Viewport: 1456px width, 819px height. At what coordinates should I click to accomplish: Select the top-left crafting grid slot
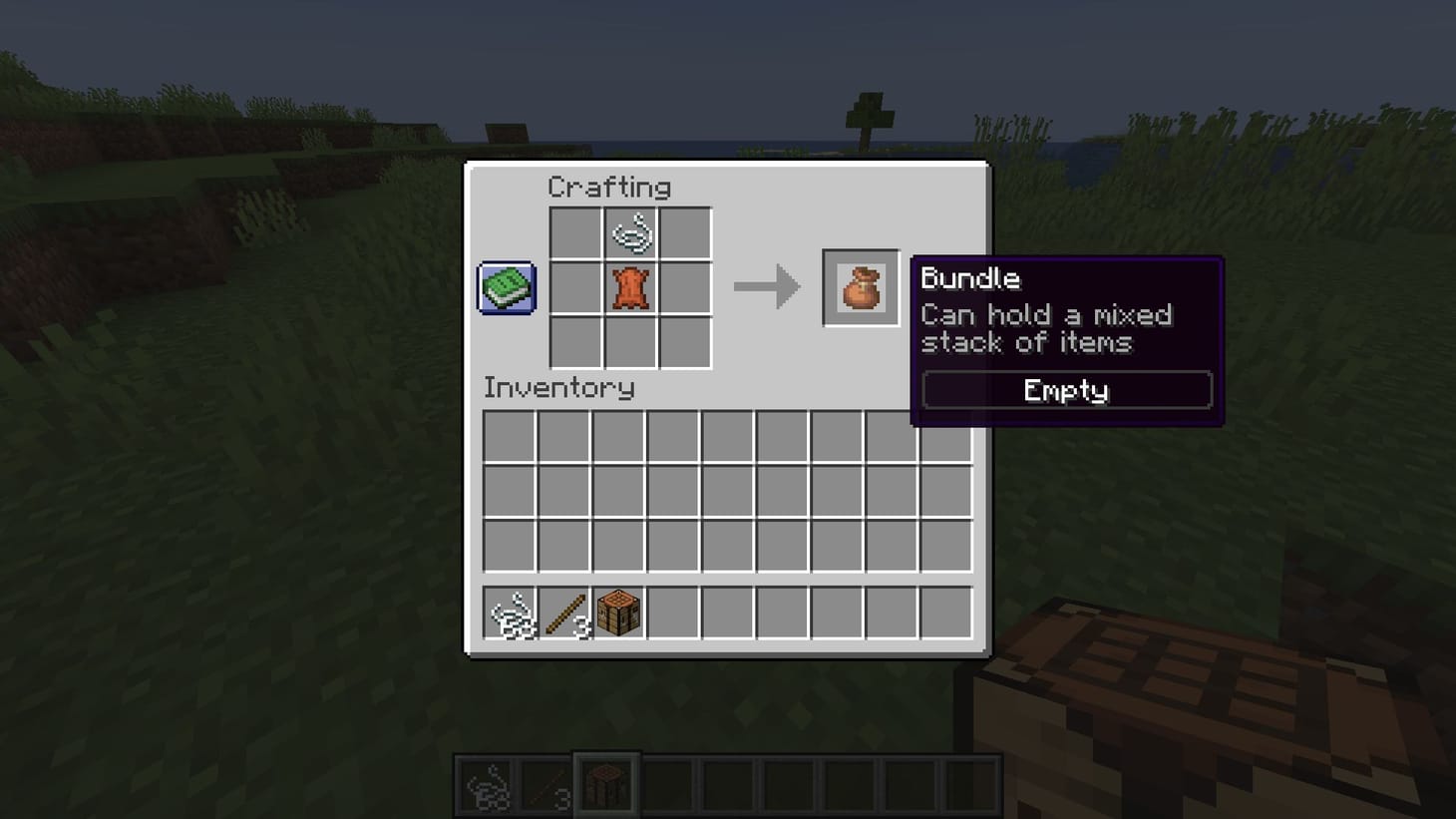(x=576, y=231)
